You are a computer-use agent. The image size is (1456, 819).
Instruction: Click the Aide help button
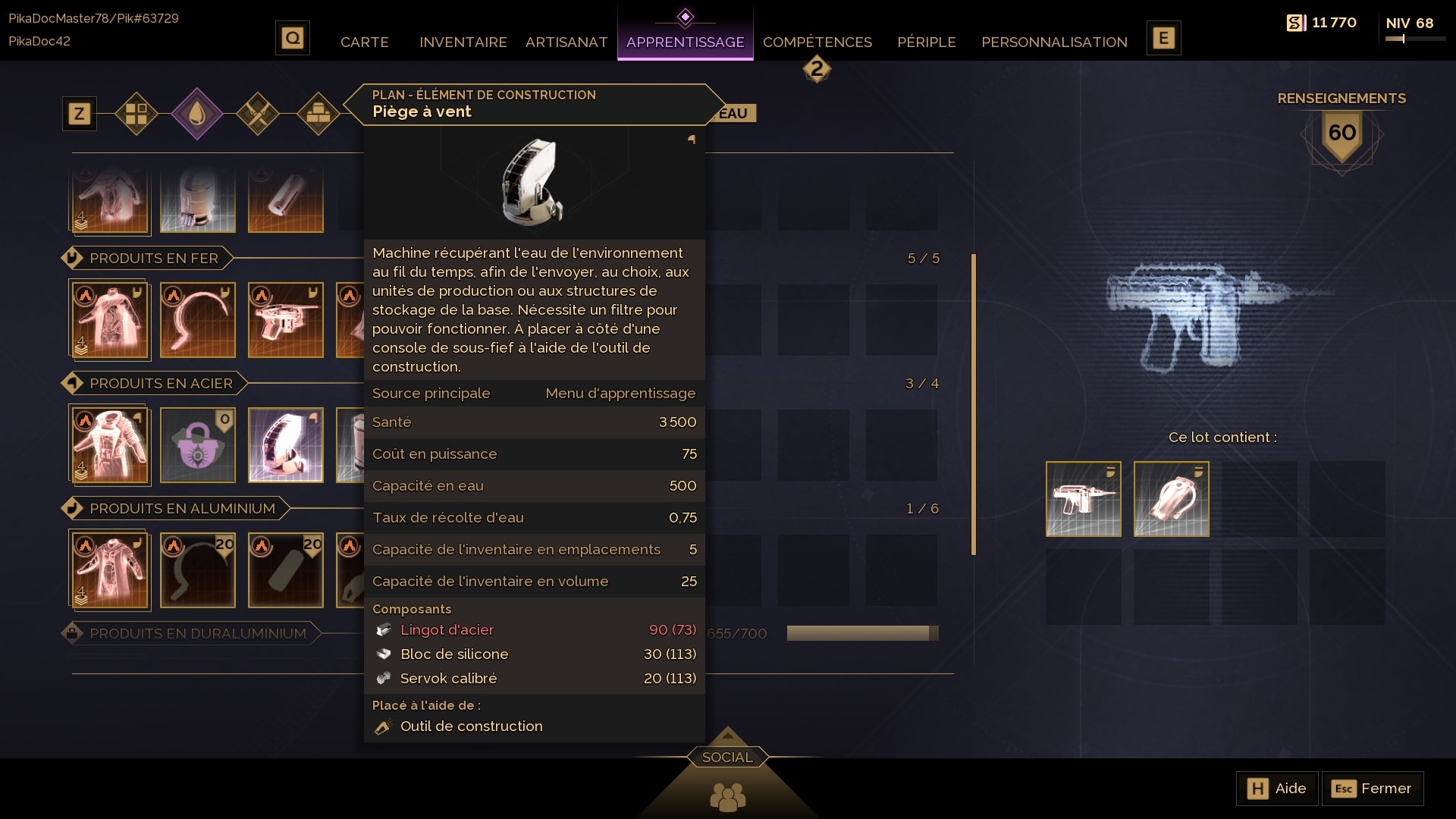click(1277, 789)
